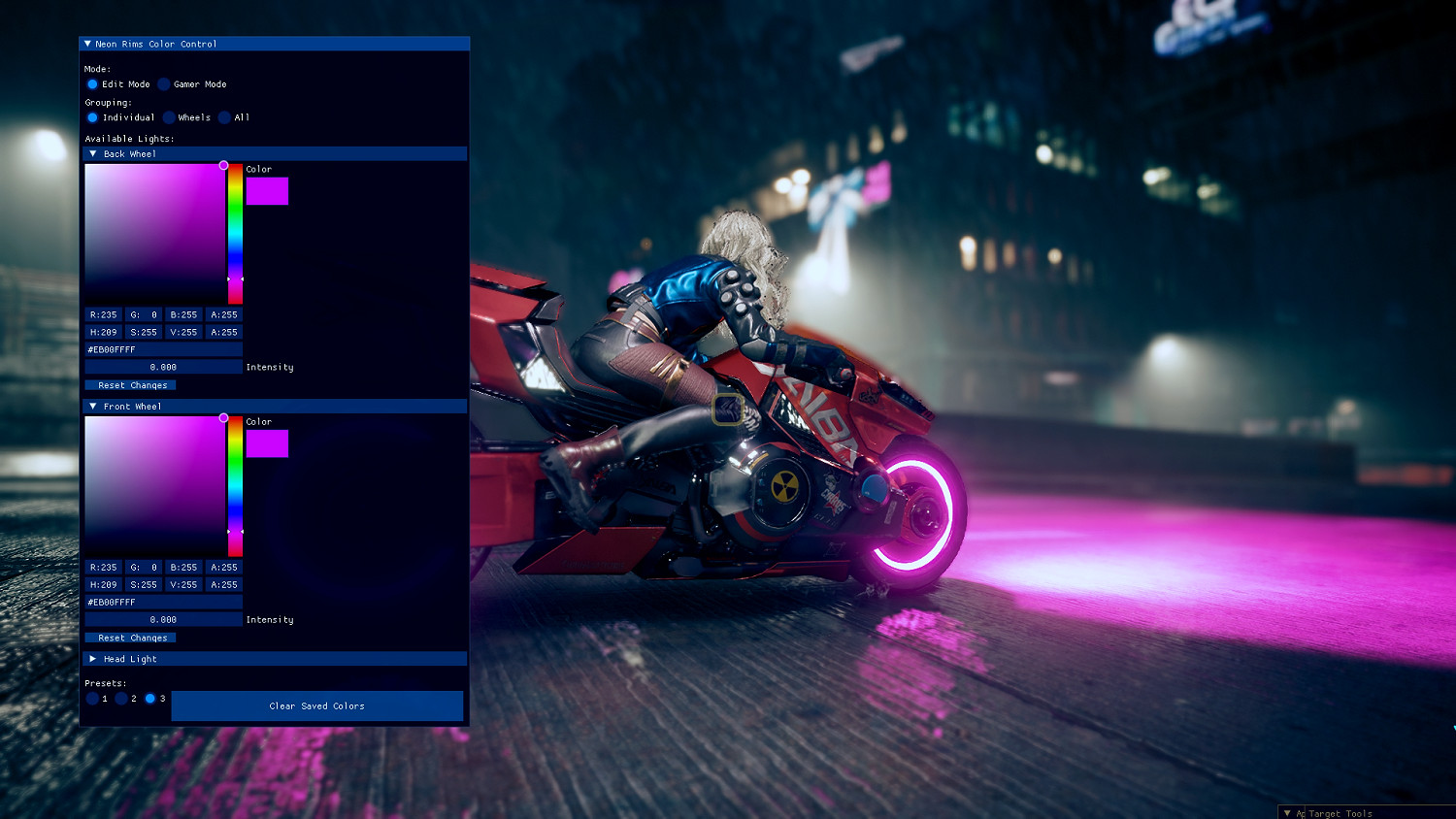Select preset 2
1456x819 pixels.
point(121,698)
